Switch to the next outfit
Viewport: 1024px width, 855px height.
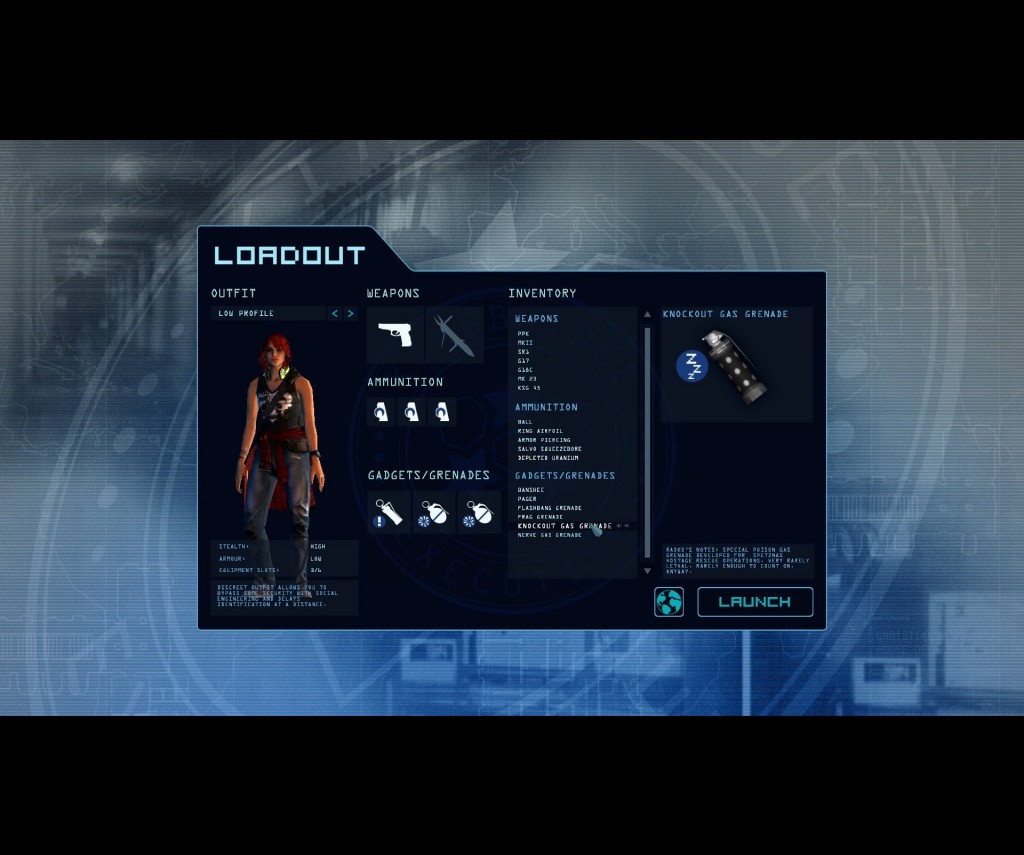(350, 314)
